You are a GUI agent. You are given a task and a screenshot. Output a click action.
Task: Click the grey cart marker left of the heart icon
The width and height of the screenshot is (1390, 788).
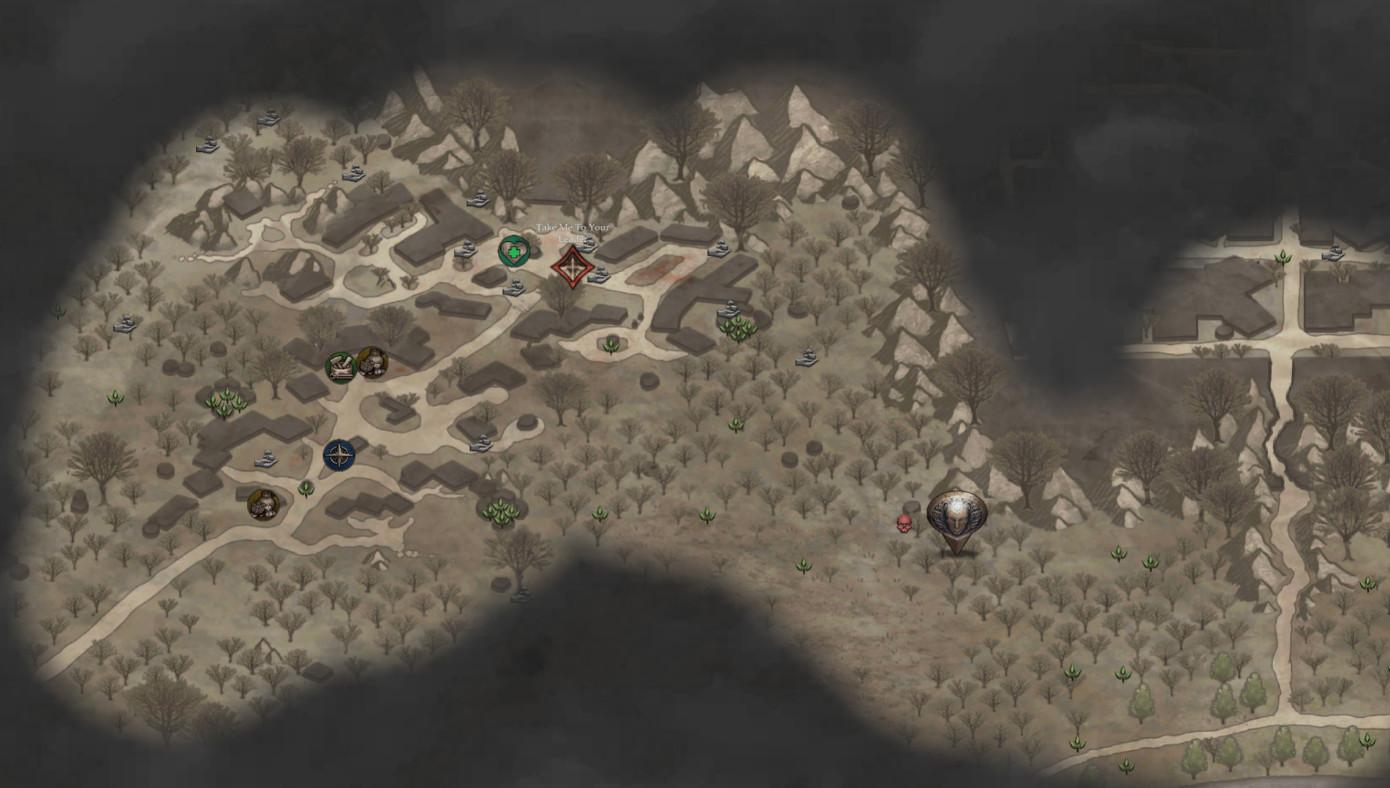(465, 248)
